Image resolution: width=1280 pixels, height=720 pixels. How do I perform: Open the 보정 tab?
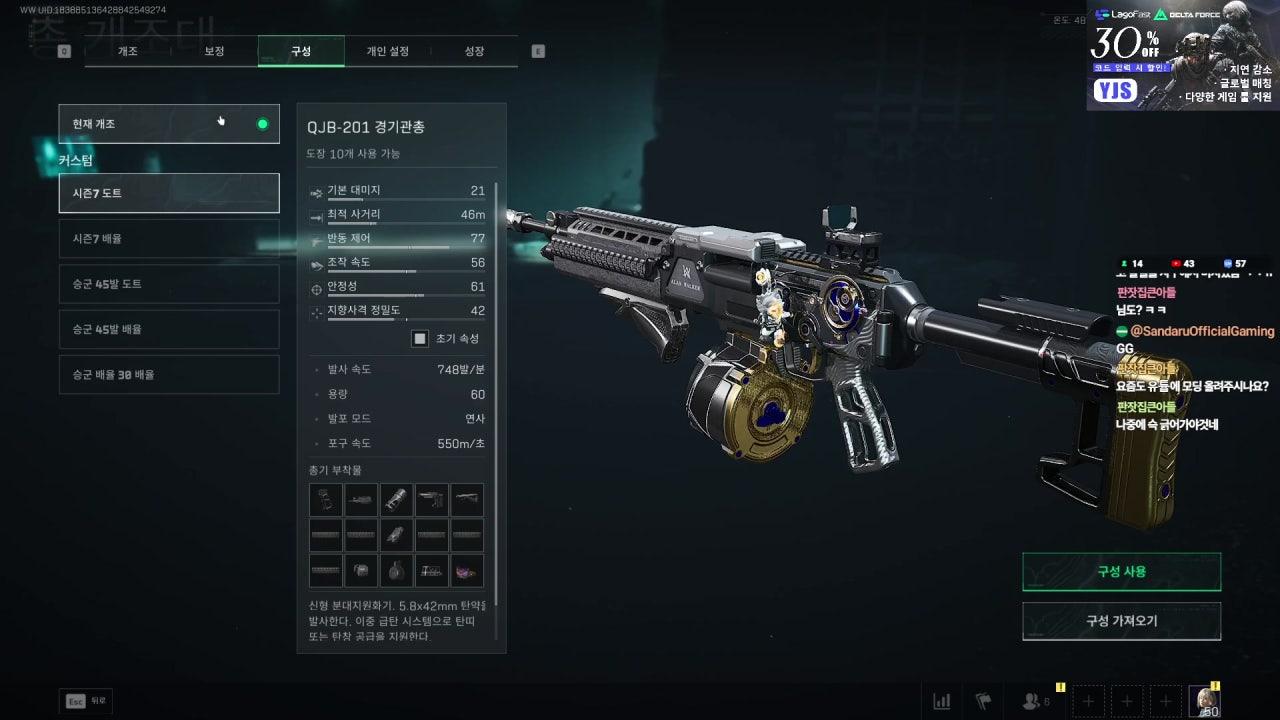click(x=214, y=51)
